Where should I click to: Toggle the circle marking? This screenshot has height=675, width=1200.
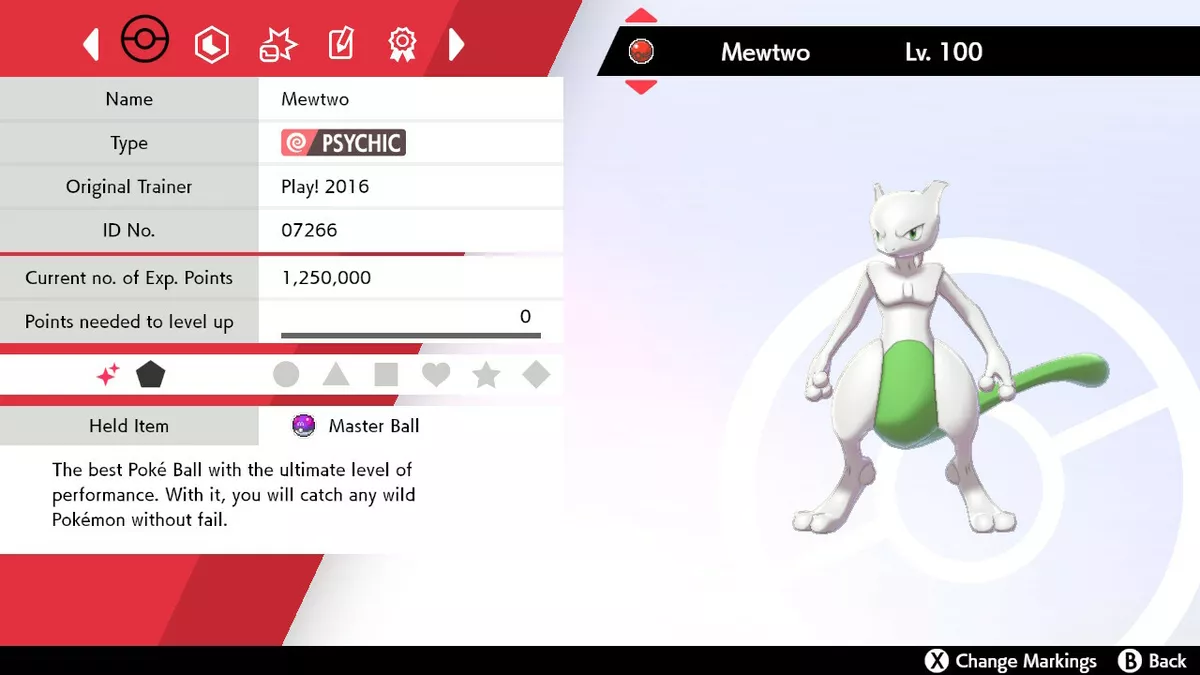pos(286,375)
